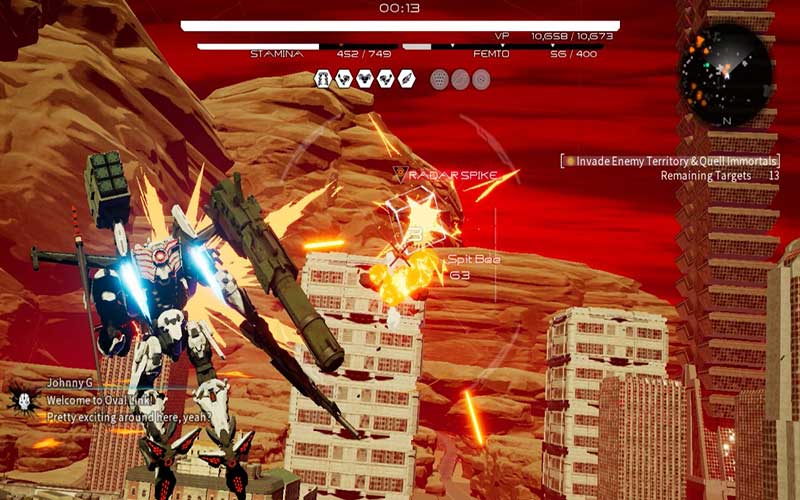Choose the dotted-grid round icon
800x500 pixels.
coord(439,79)
